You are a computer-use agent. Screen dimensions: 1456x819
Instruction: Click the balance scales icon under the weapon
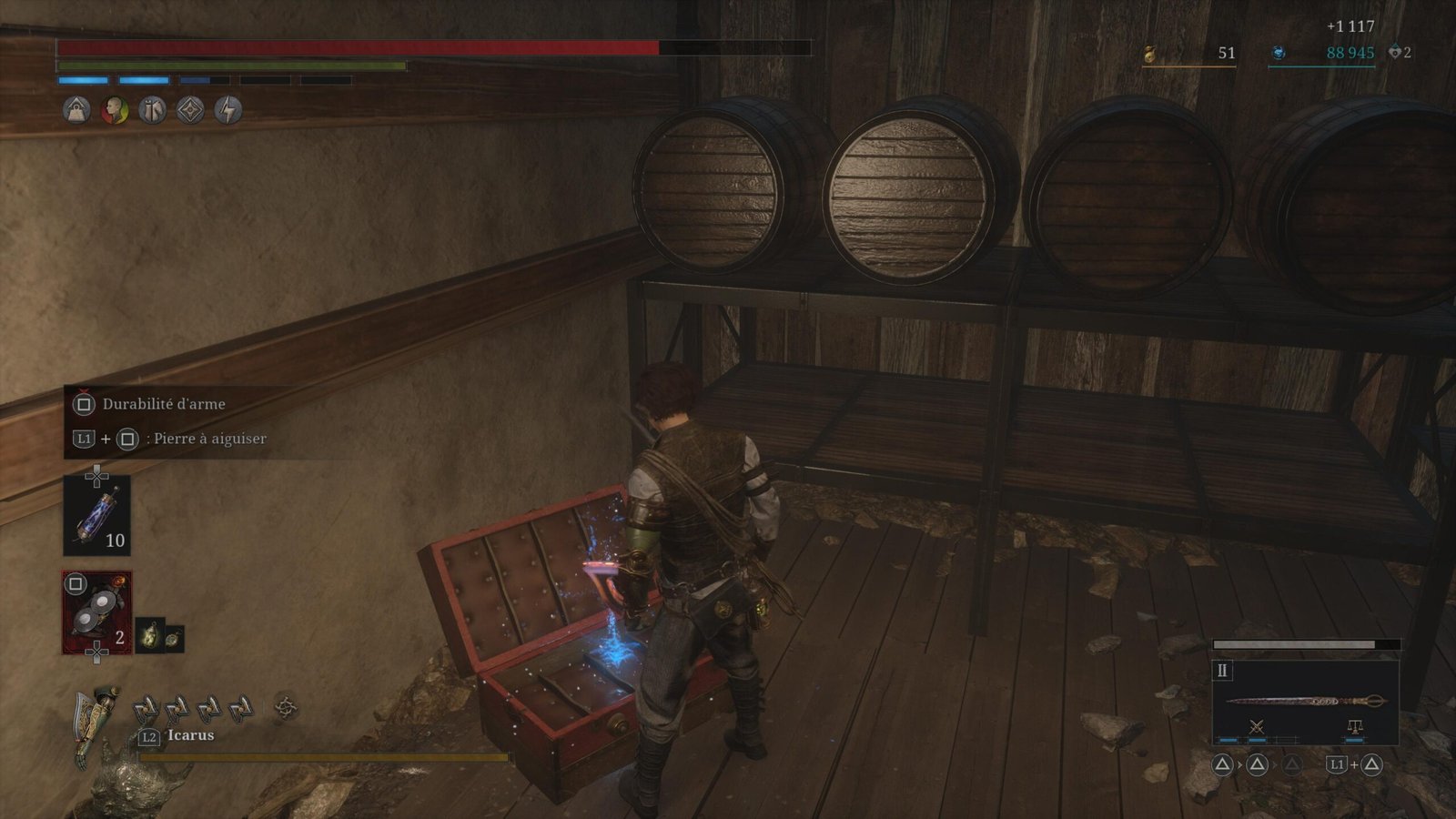tap(1355, 727)
